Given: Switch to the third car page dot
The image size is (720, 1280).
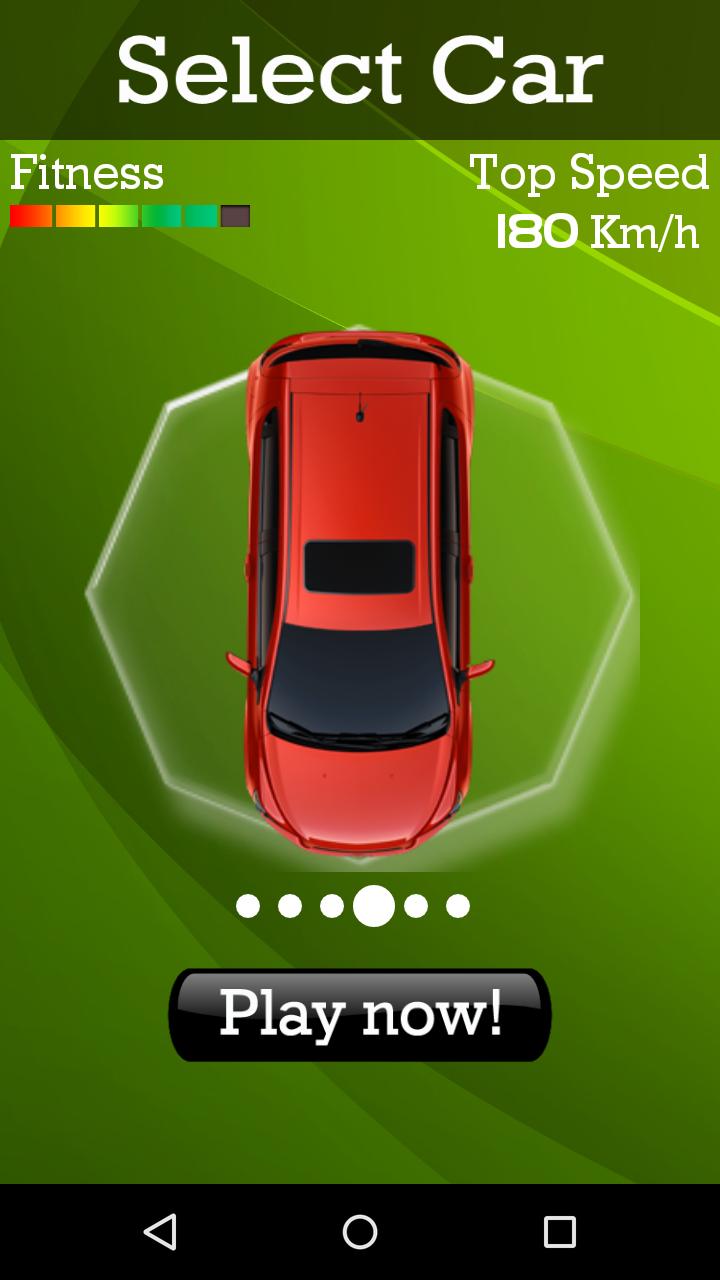Looking at the screenshot, I should (332, 906).
